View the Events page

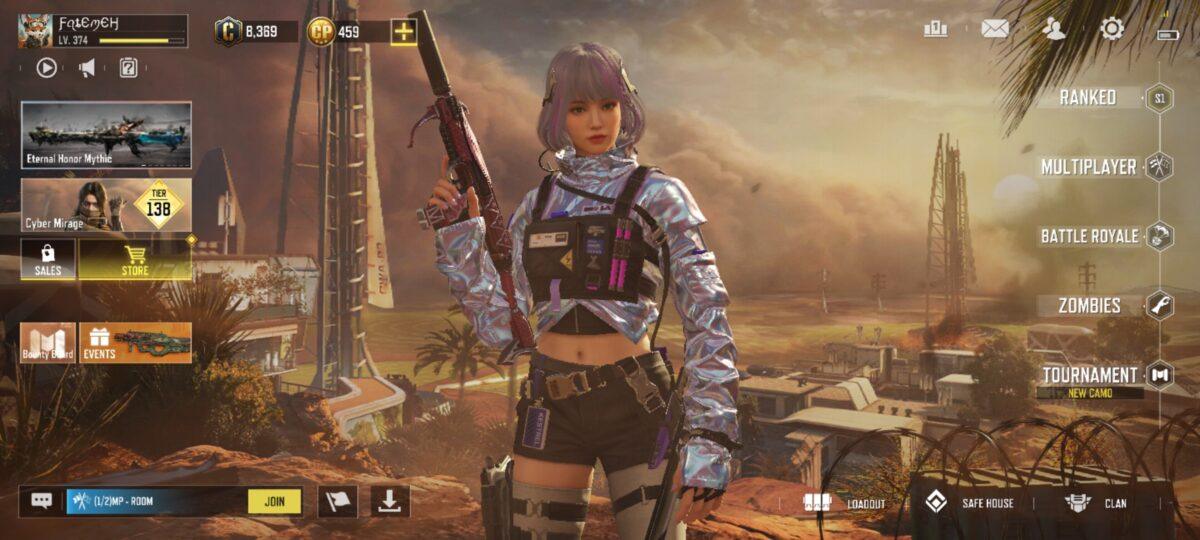point(135,343)
